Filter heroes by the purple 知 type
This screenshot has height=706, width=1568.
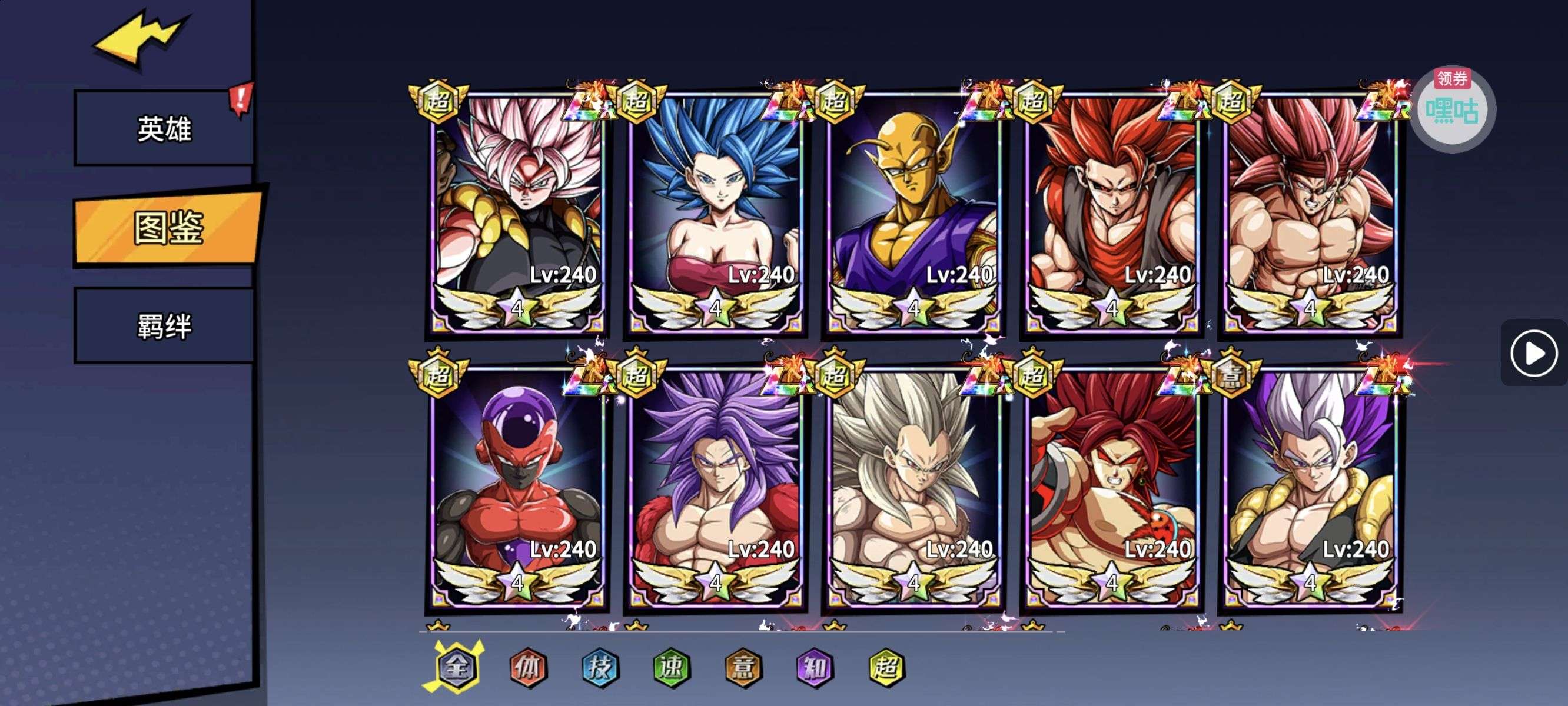coord(815,668)
